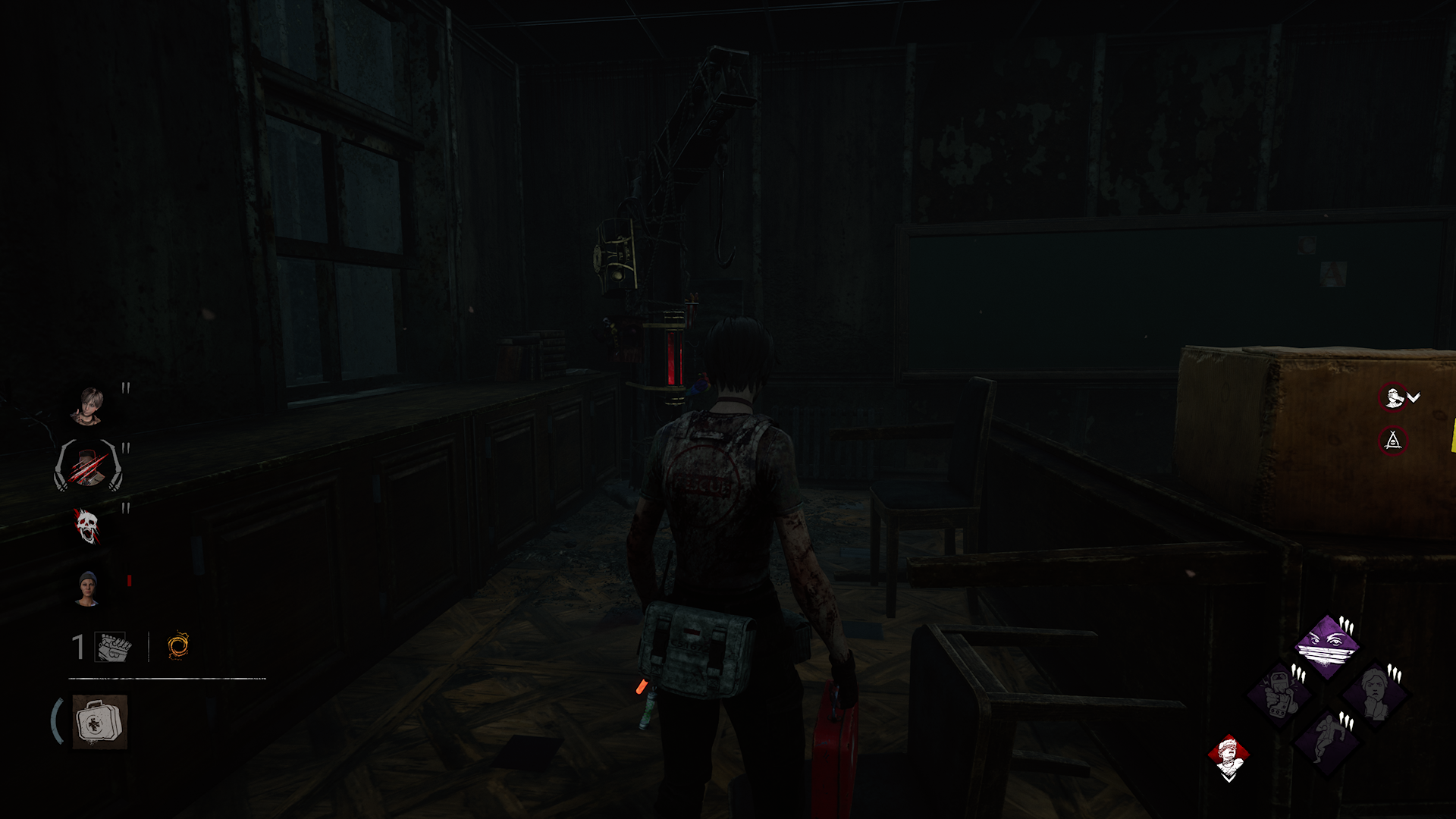Toggle the checkmark next to the blindfold status icon

(x=1414, y=396)
